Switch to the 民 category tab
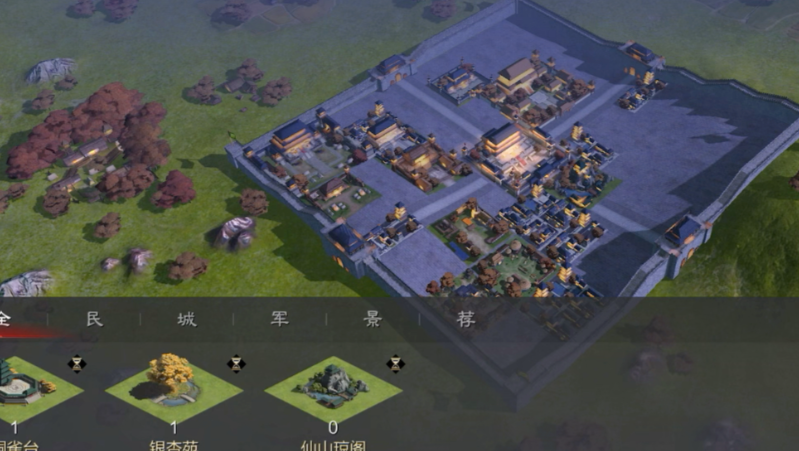This screenshot has height=451, width=799. (93, 319)
